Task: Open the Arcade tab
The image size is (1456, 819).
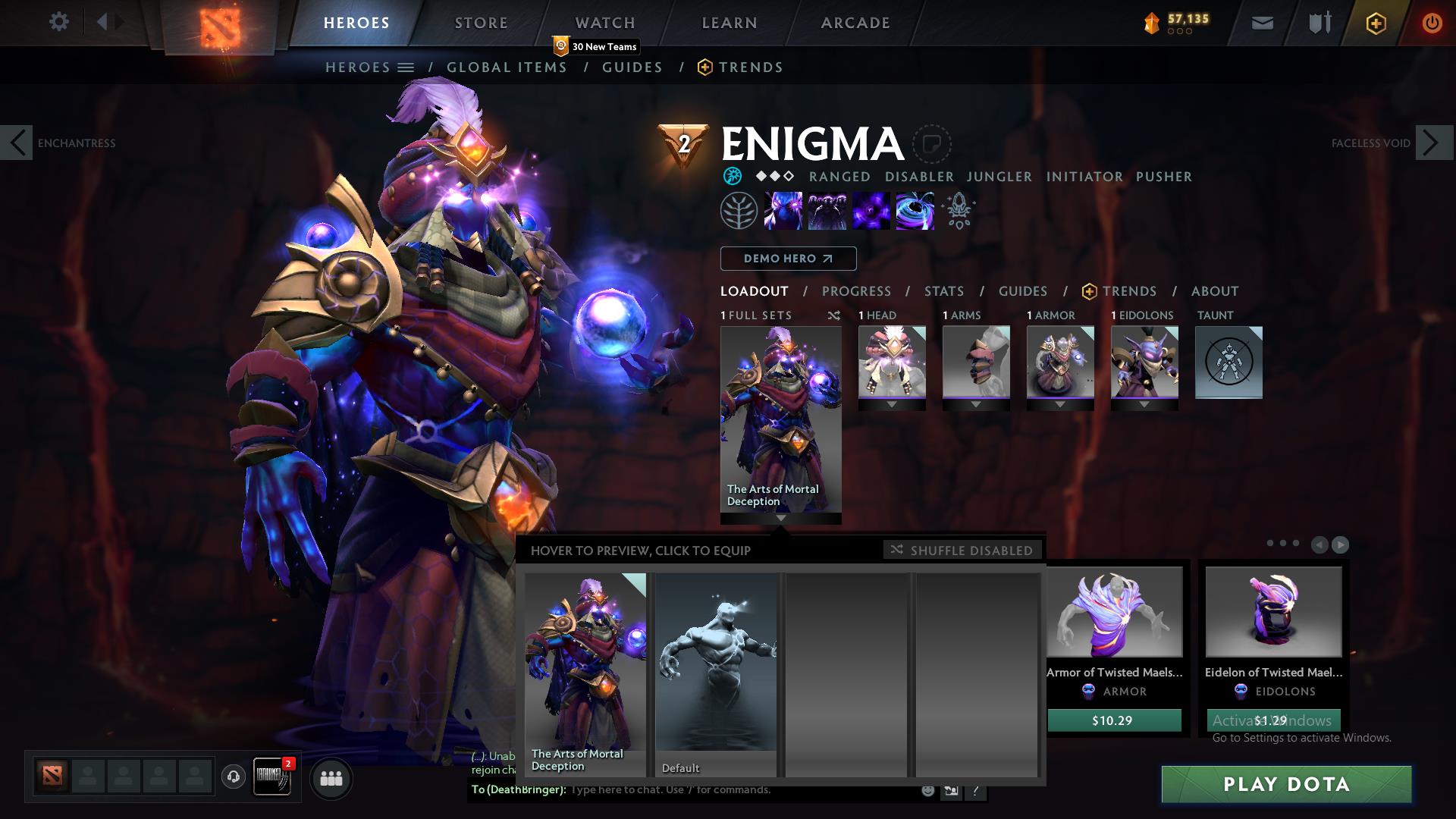Action: point(855,23)
